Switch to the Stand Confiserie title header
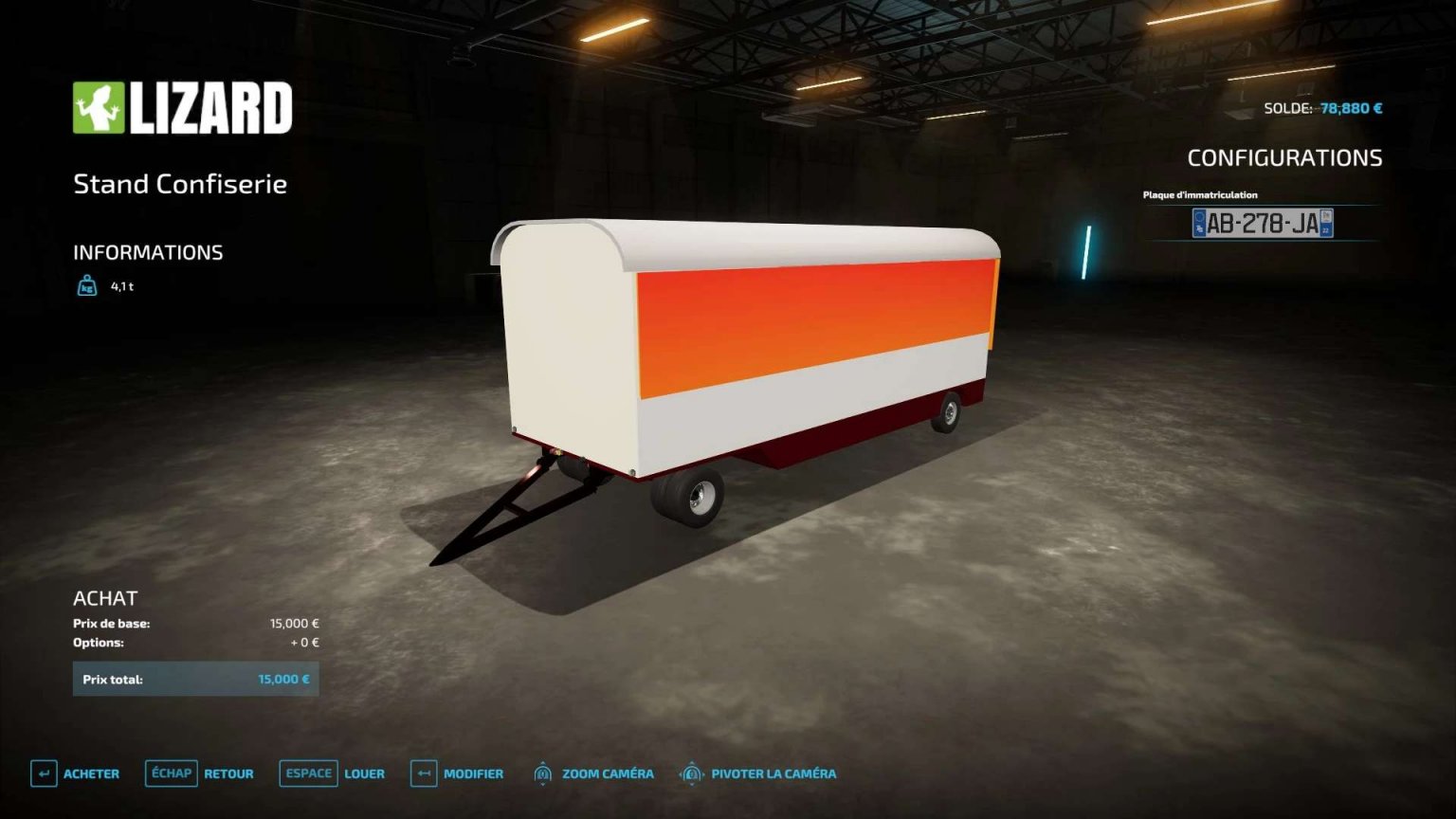The width and height of the screenshot is (1456, 819). [x=180, y=184]
